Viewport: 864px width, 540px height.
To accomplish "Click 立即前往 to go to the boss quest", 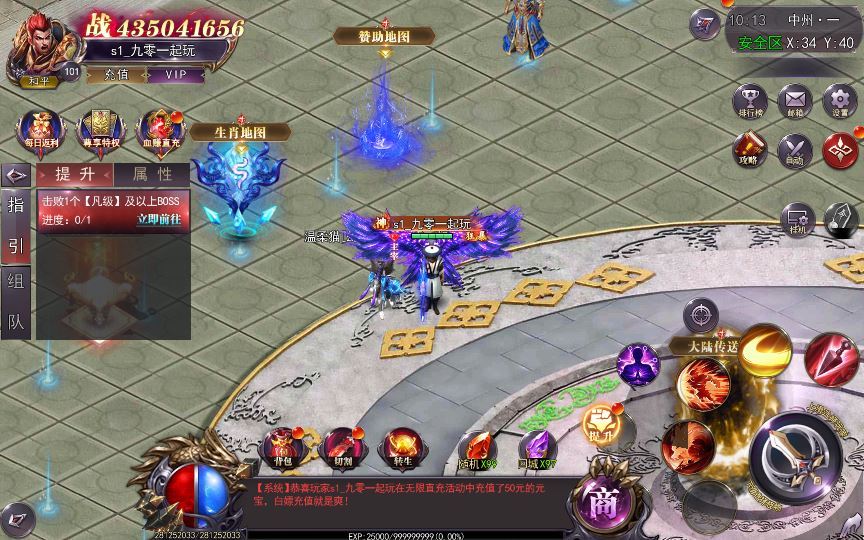I will click(159, 219).
